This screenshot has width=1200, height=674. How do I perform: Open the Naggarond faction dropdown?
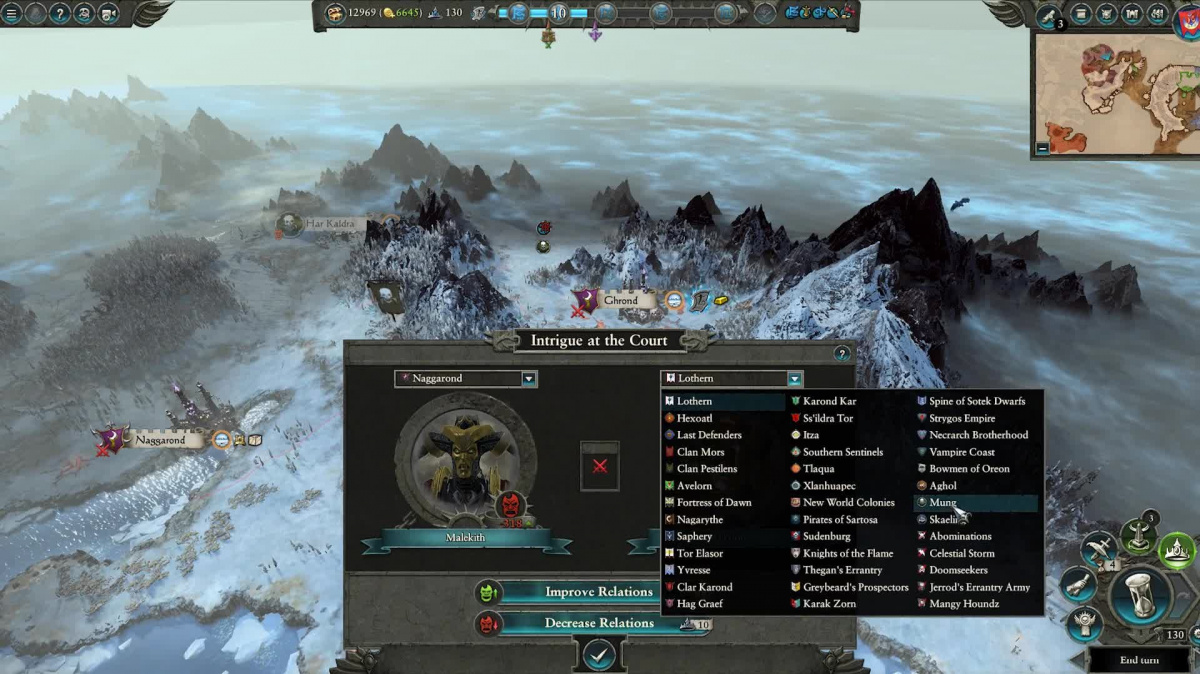coord(529,379)
